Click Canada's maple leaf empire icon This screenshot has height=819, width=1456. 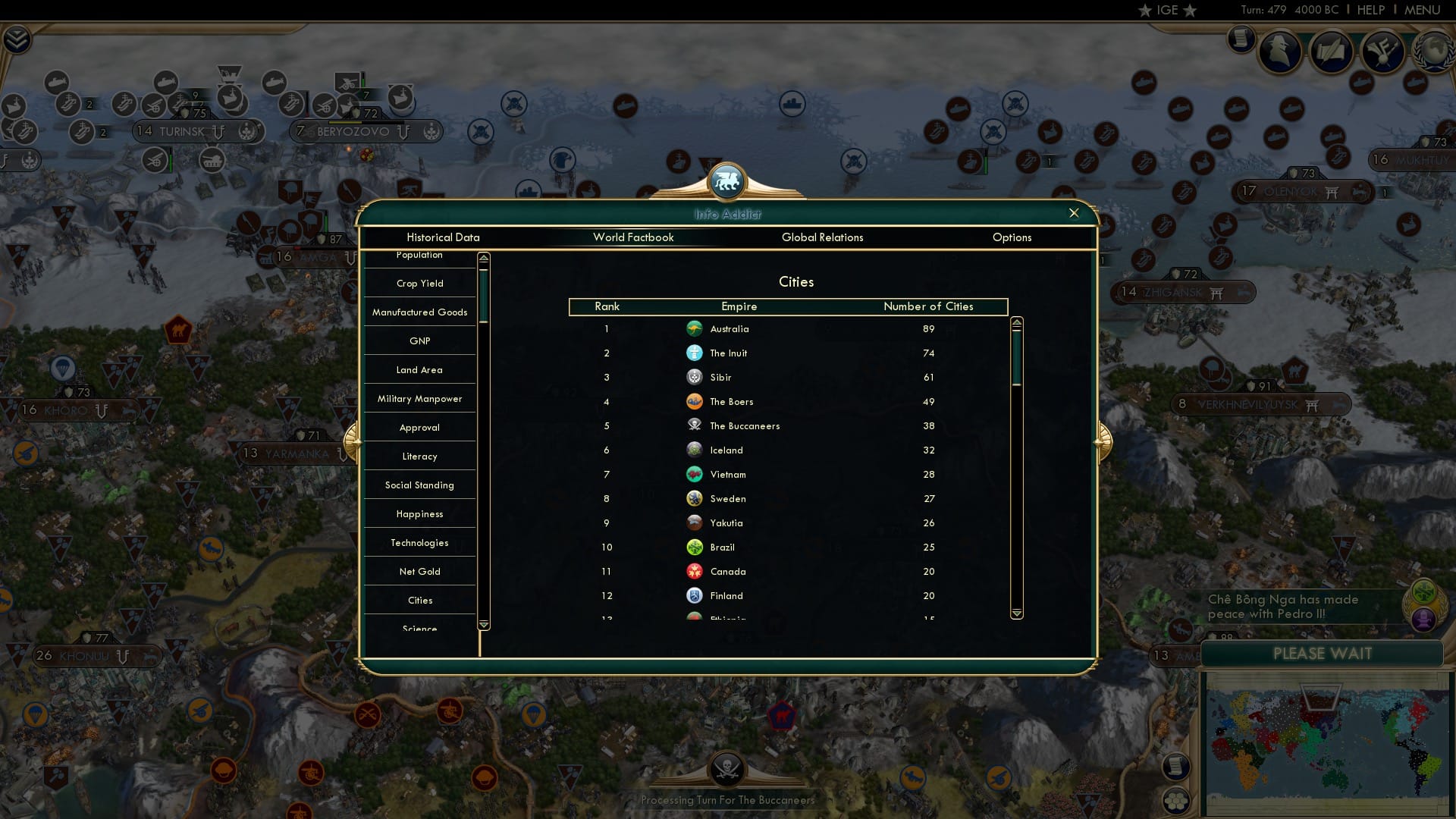point(695,571)
